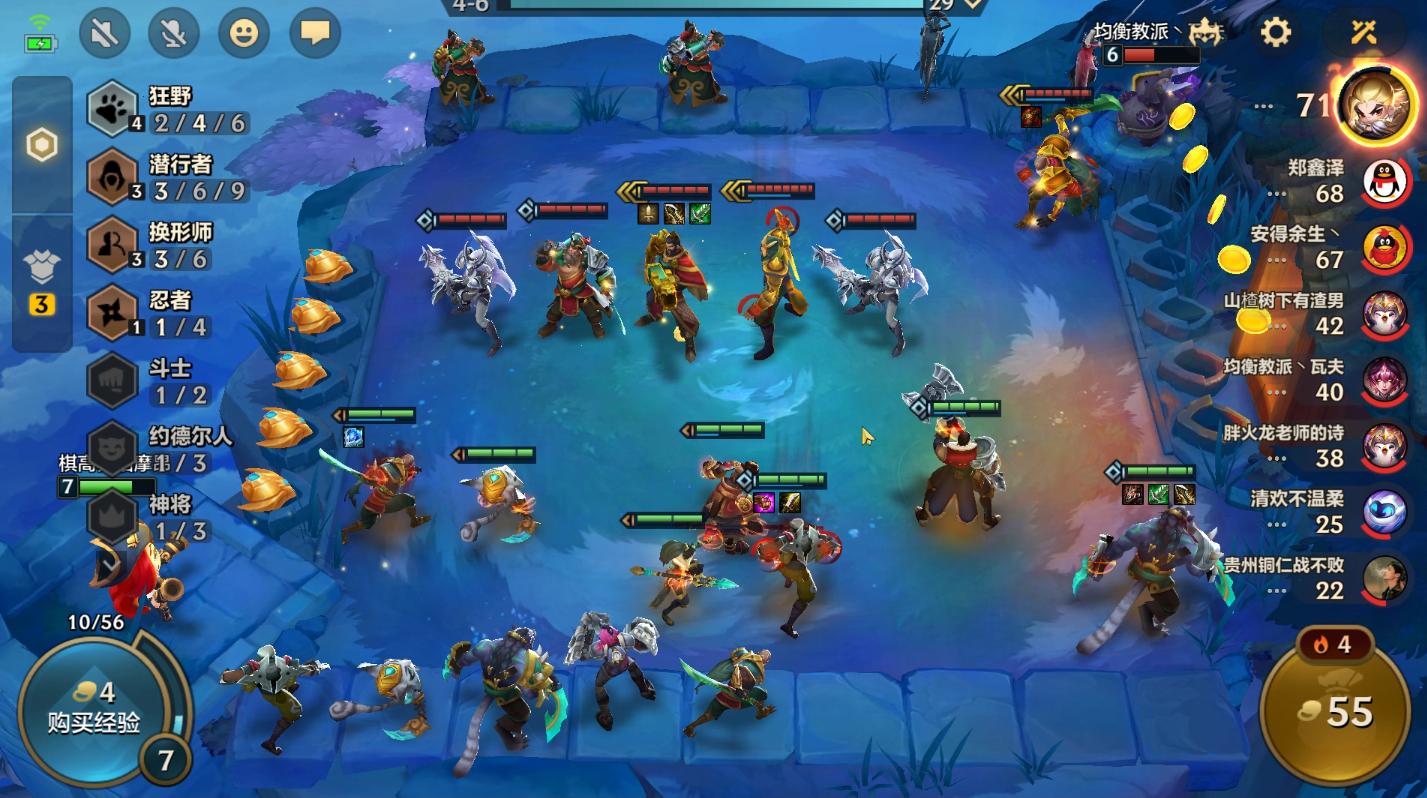Toggle the muted speaker button
This screenshot has width=1427, height=798.
104,34
